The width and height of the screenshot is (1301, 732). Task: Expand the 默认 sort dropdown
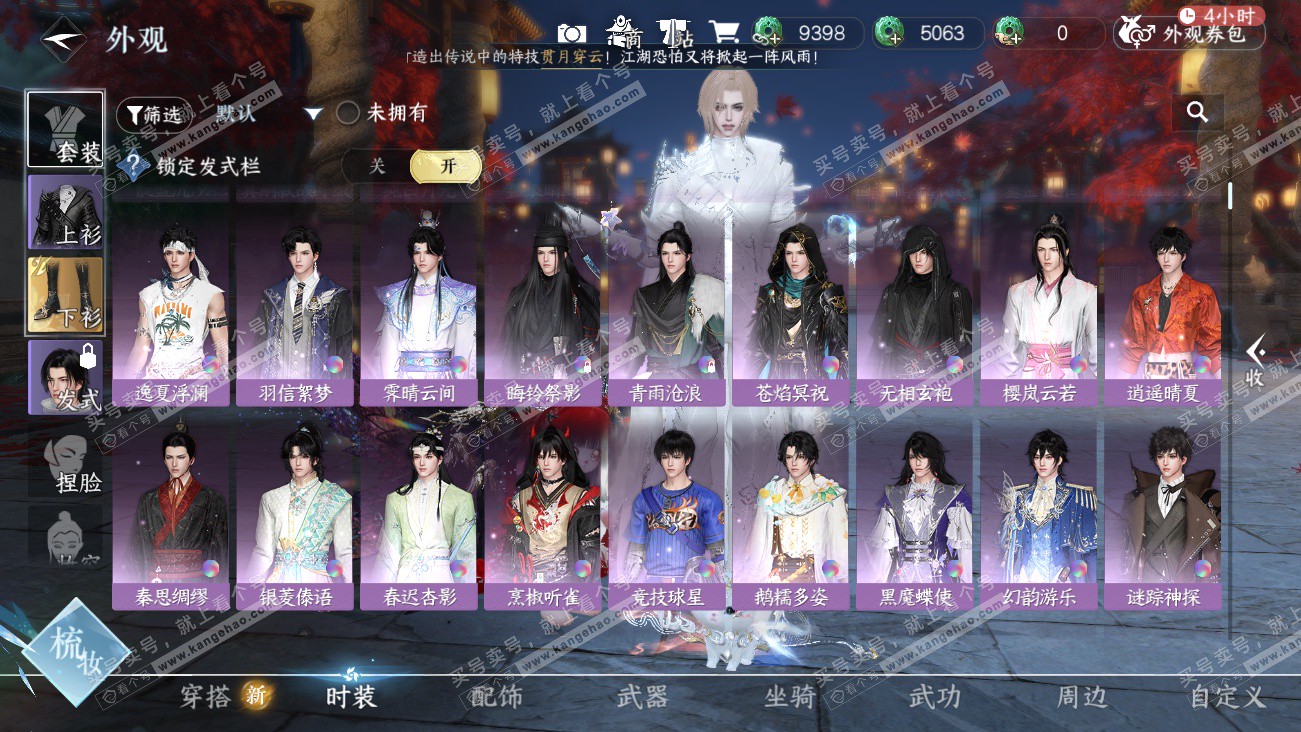click(313, 114)
